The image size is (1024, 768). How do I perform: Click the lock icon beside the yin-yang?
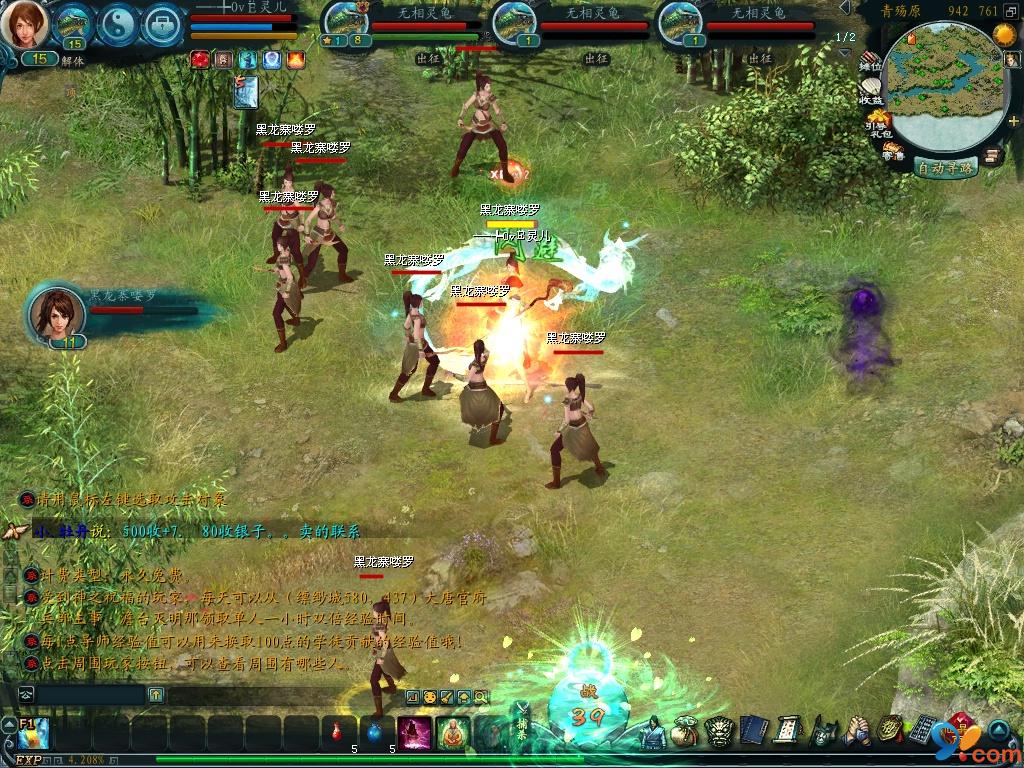[162, 24]
